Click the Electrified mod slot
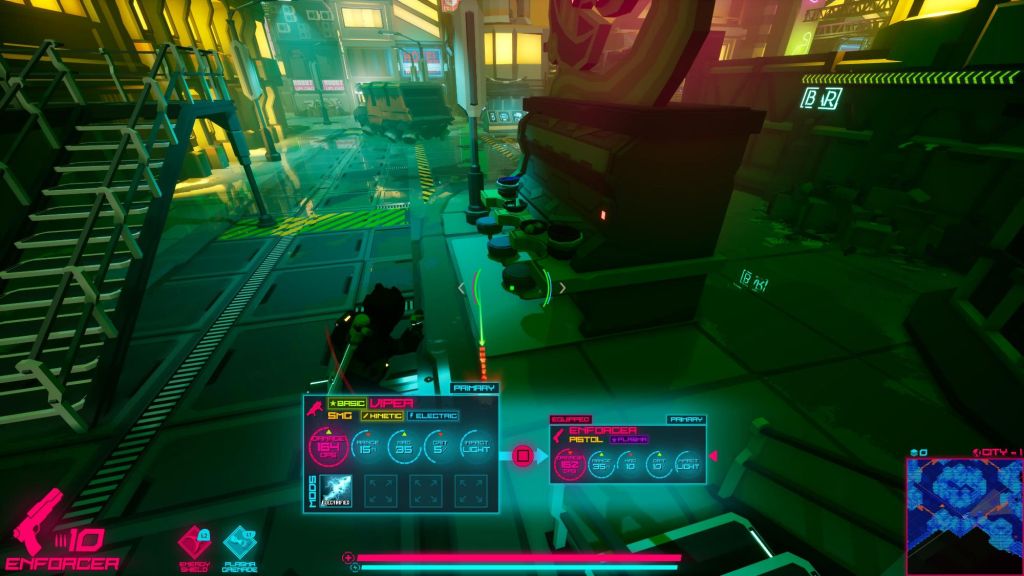 (336, 490)
